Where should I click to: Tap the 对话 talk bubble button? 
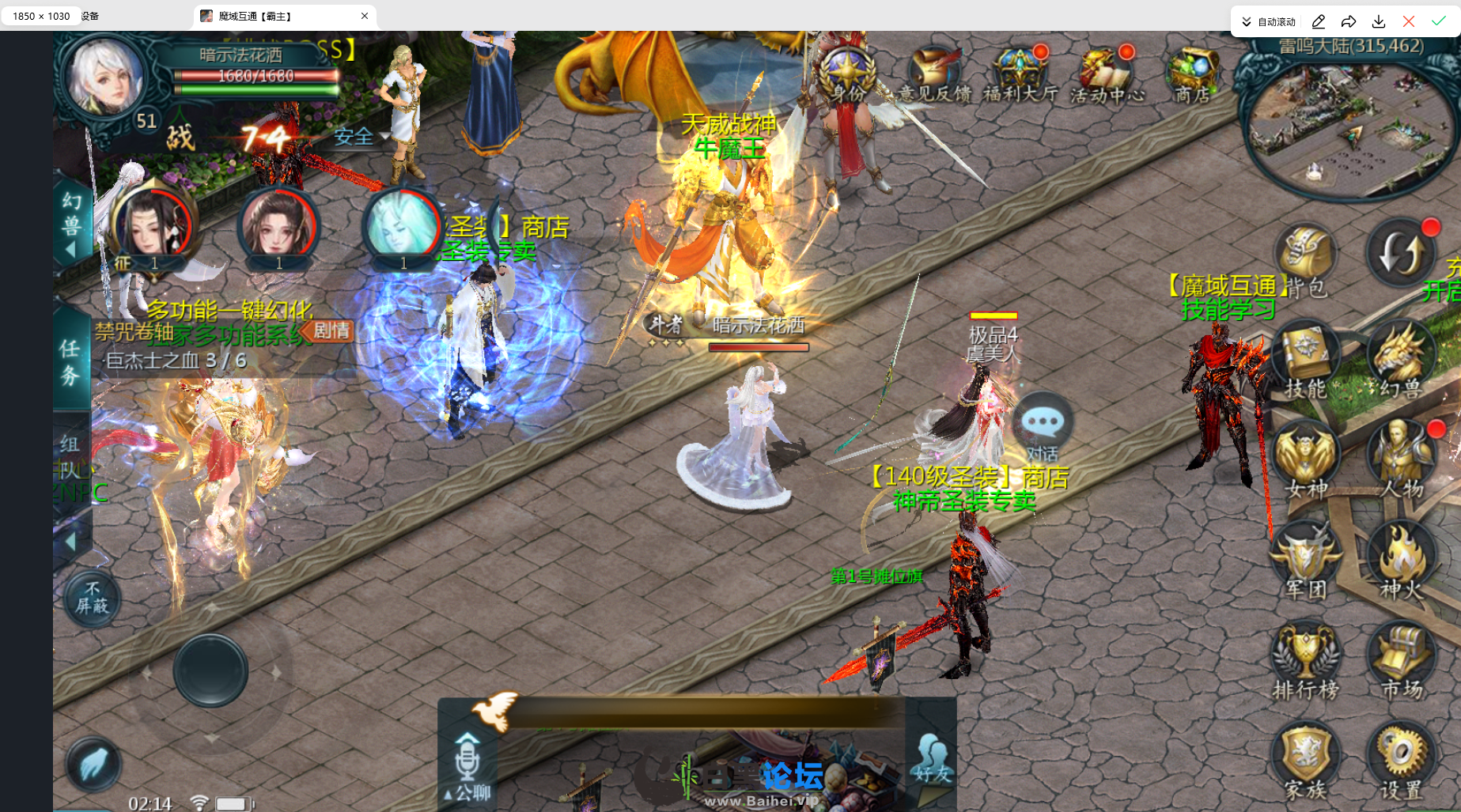(x=1042, y=427)
